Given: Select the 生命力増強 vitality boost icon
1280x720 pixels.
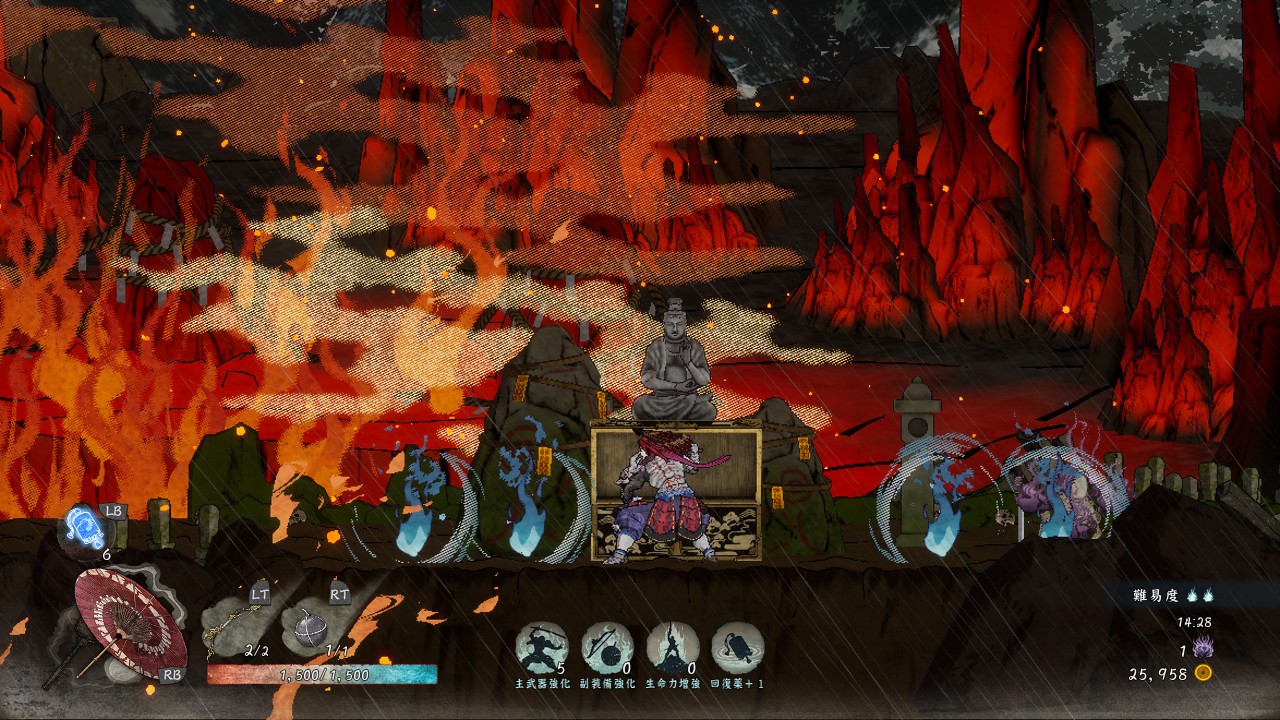Looking at the screenshot, I should point(672,648).
